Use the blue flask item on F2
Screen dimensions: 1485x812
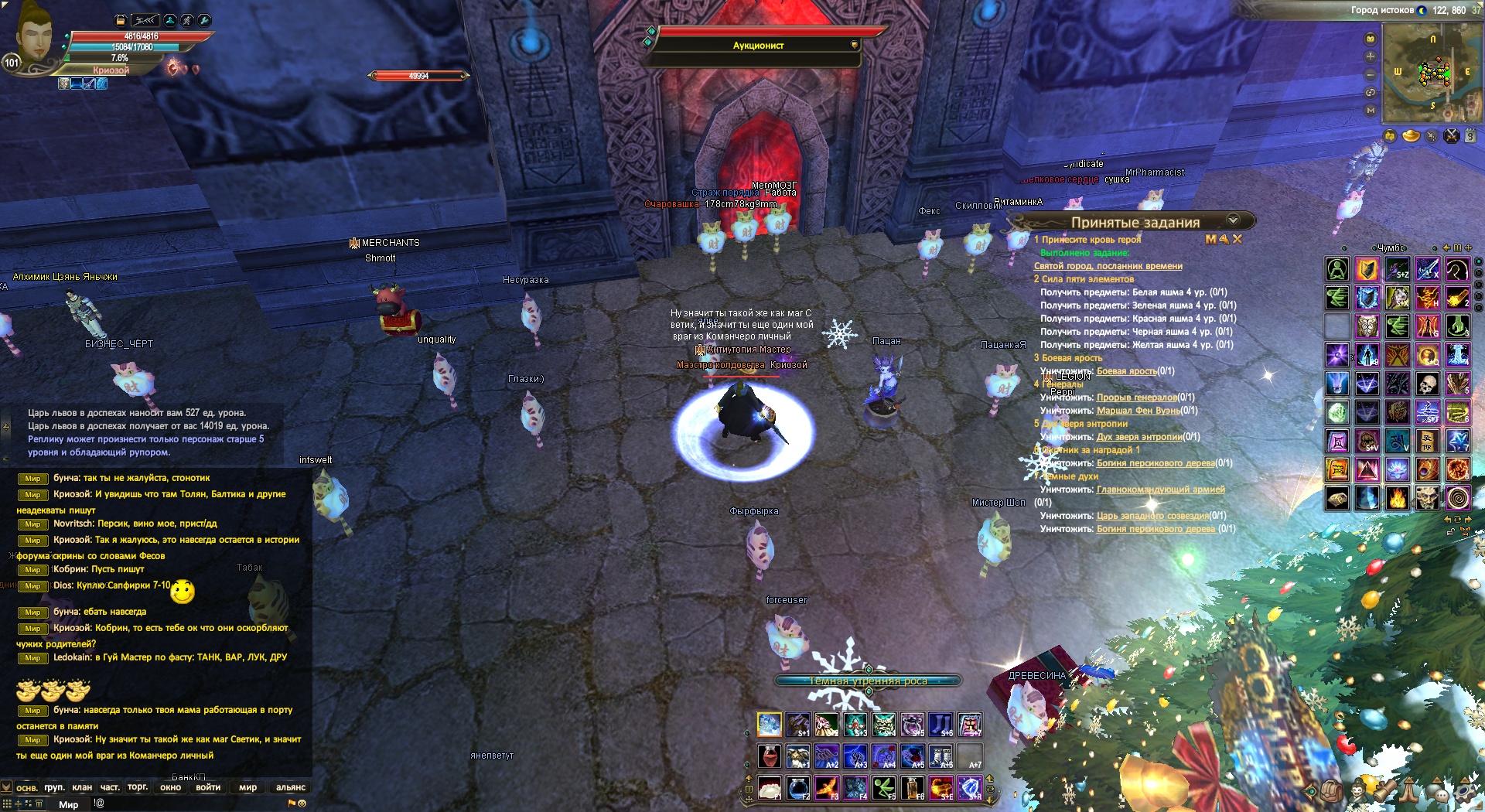pos(797,788)
